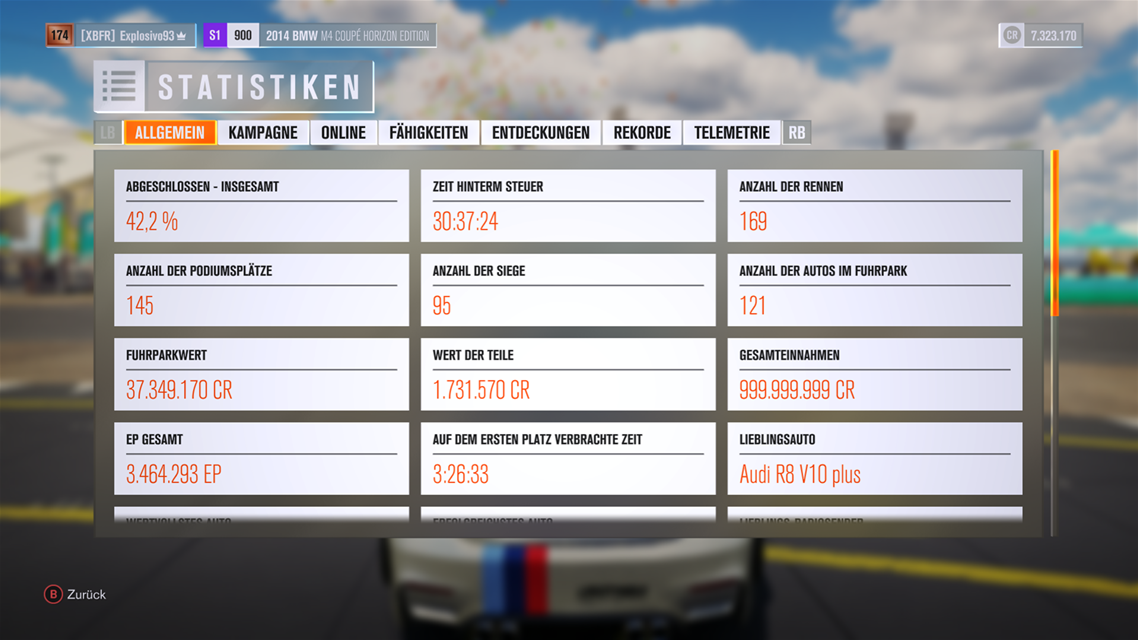Switch to the Allgemein tab

169,133
